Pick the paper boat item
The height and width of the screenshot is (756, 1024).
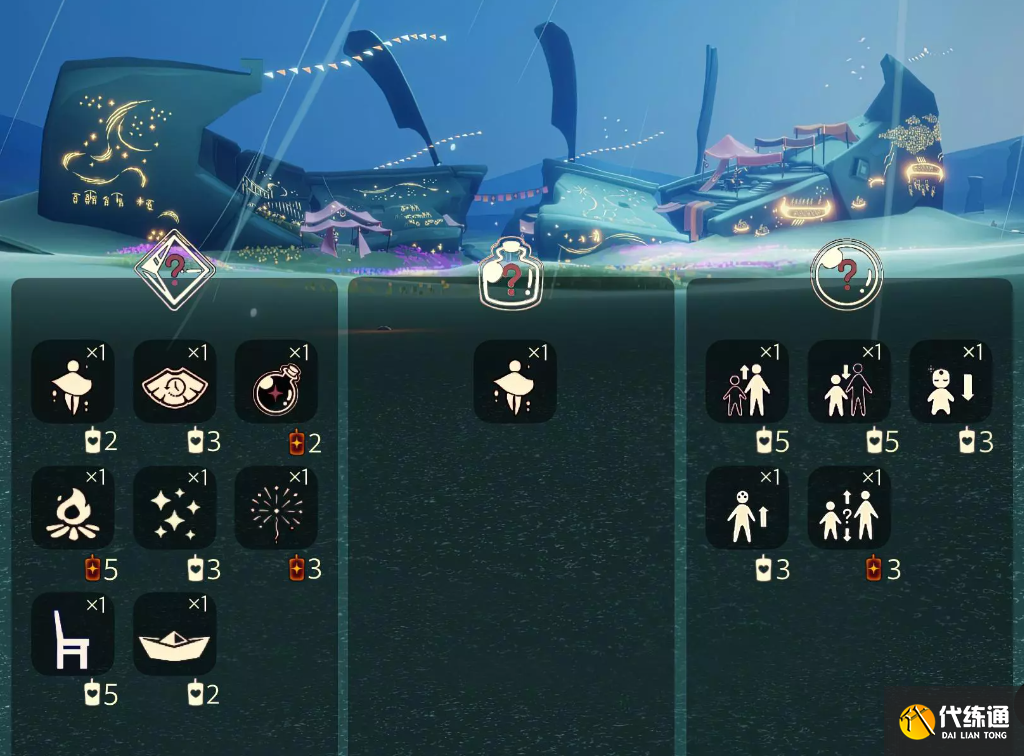pyautogui.click(x=175, y=634)
